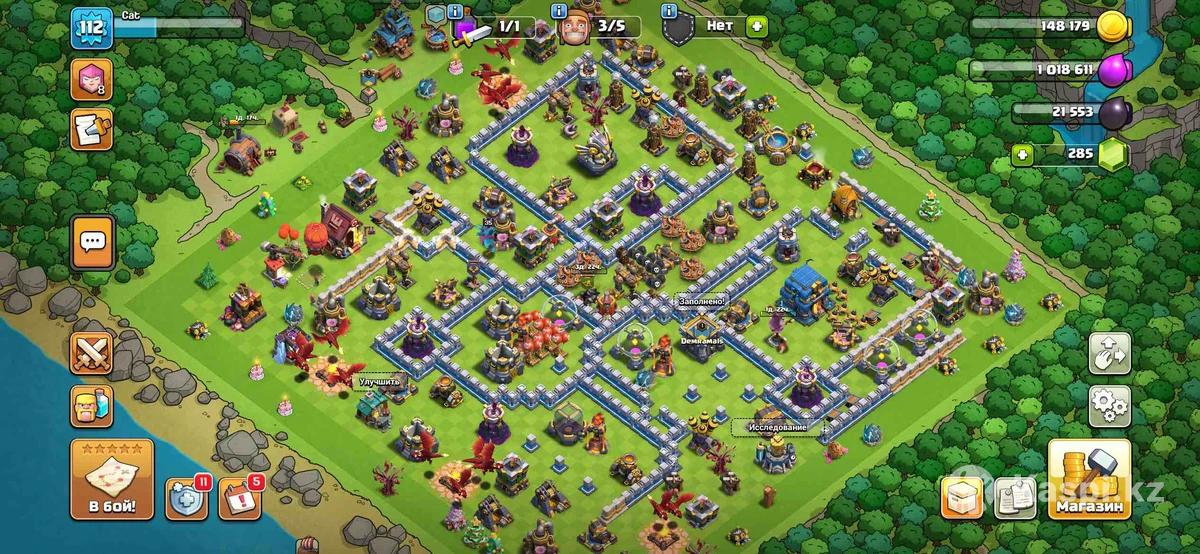This screenshot has width=1200, height=554.
Task: Start an attack with the В бой! button
Action: pos(111,480)
